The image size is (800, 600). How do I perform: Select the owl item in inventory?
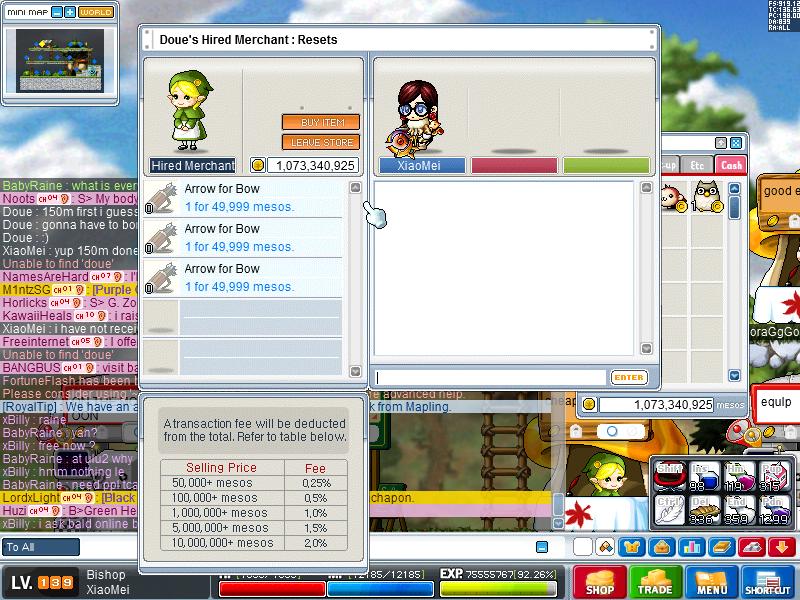point(707,194)
